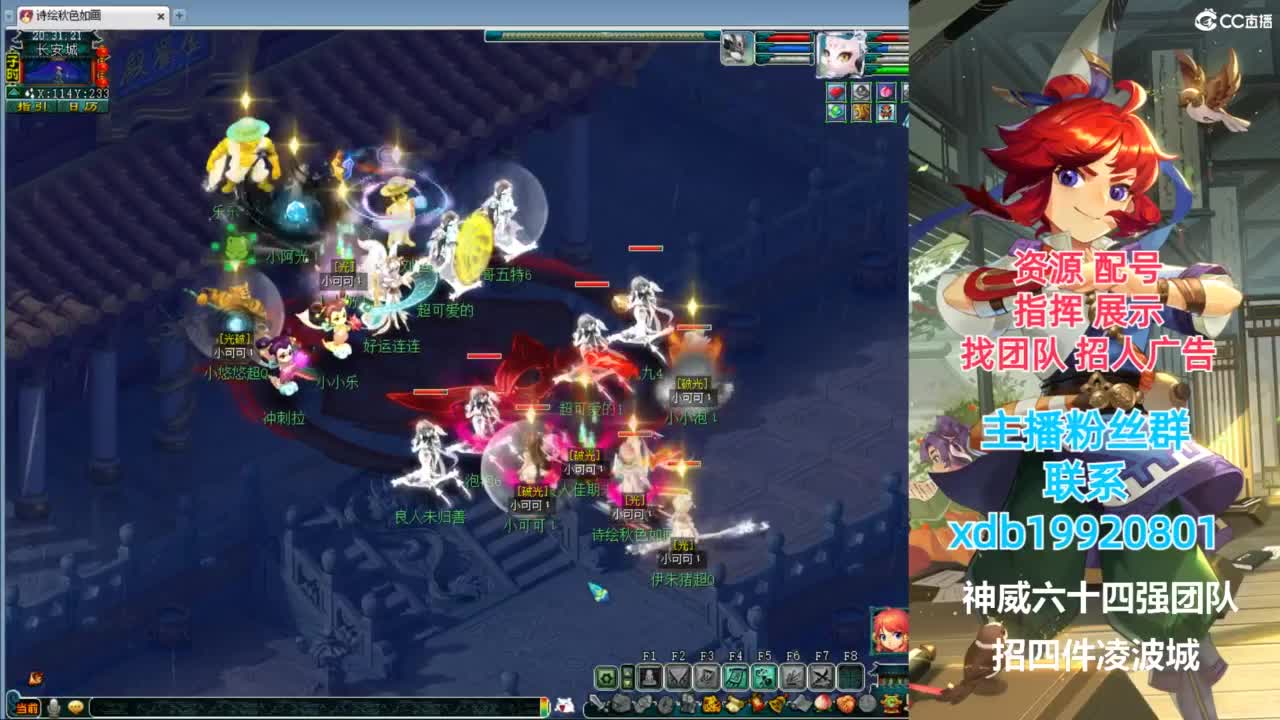The width and height of the screenshot is (1280, 720).
Task: Open settings via the green gear icon
Action: click(x=606, y=677)
